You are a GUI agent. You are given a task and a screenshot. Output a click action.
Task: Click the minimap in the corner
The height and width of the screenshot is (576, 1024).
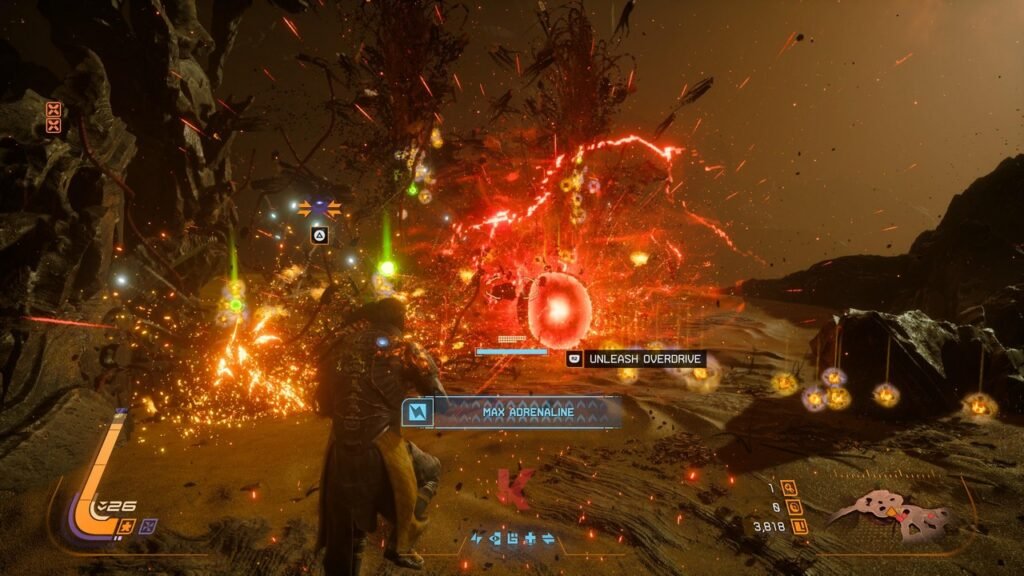[890, 513]
